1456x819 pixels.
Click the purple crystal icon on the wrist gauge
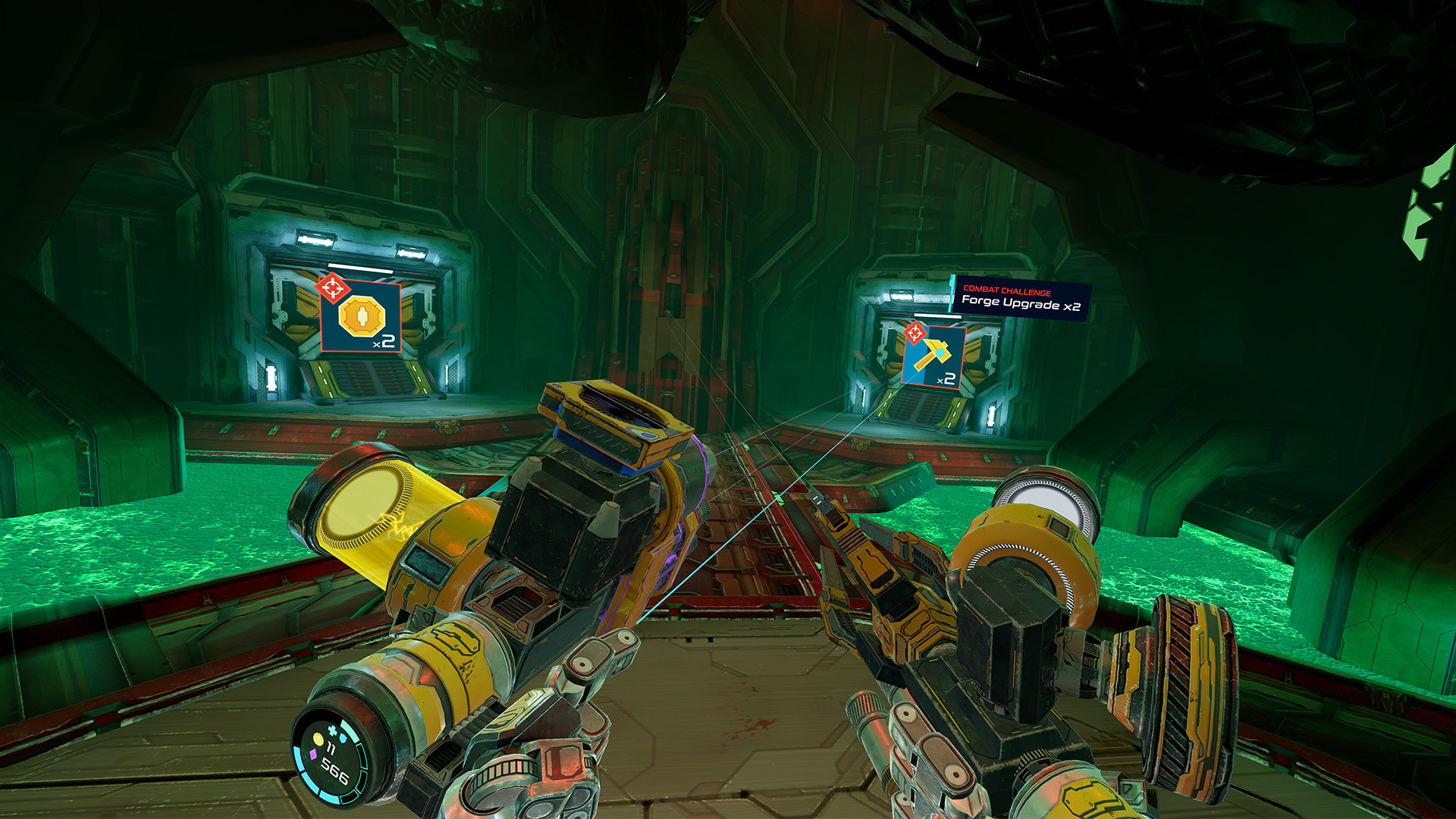pos(312,755)
